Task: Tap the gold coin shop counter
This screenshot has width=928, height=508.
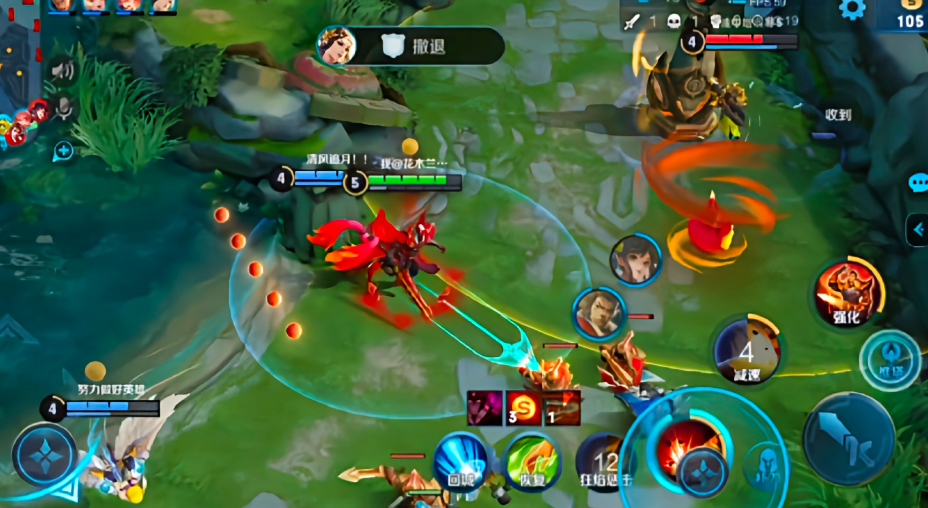Action: pos(905,15)
